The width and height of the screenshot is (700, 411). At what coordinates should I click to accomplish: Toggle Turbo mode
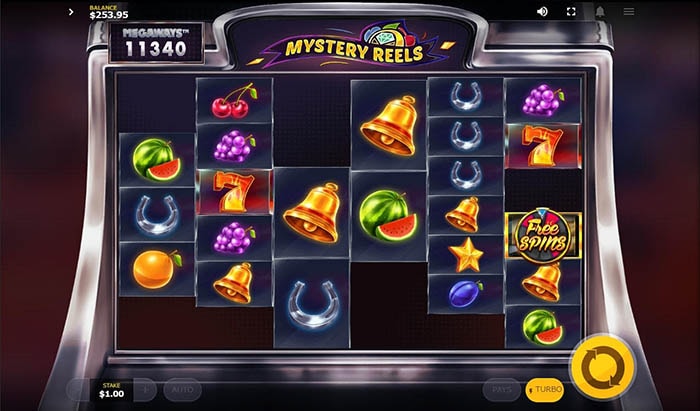pos(545,389)
